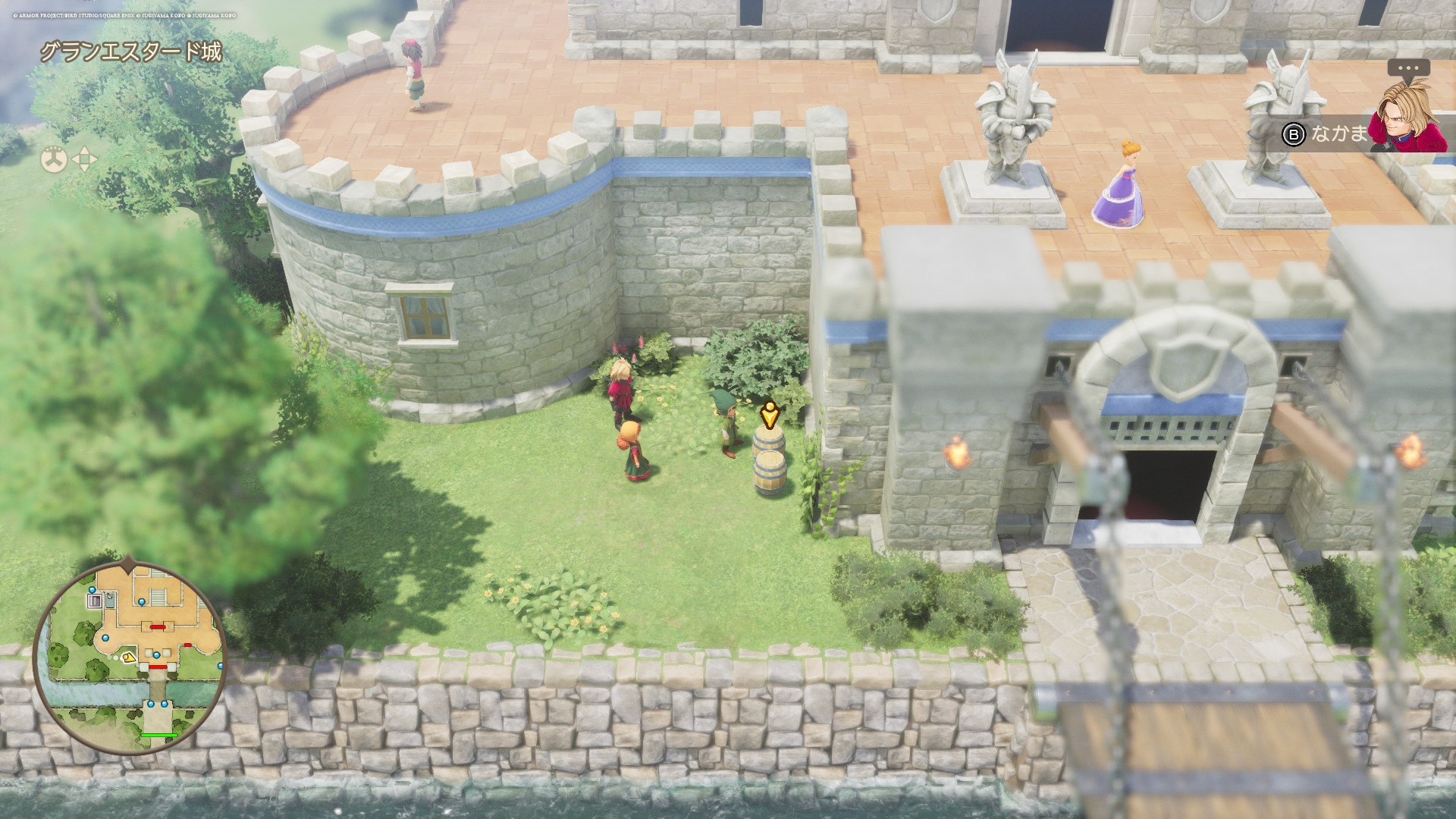Open the circular castle minimap
The image size is (1456, 819).
click(130, 657)
